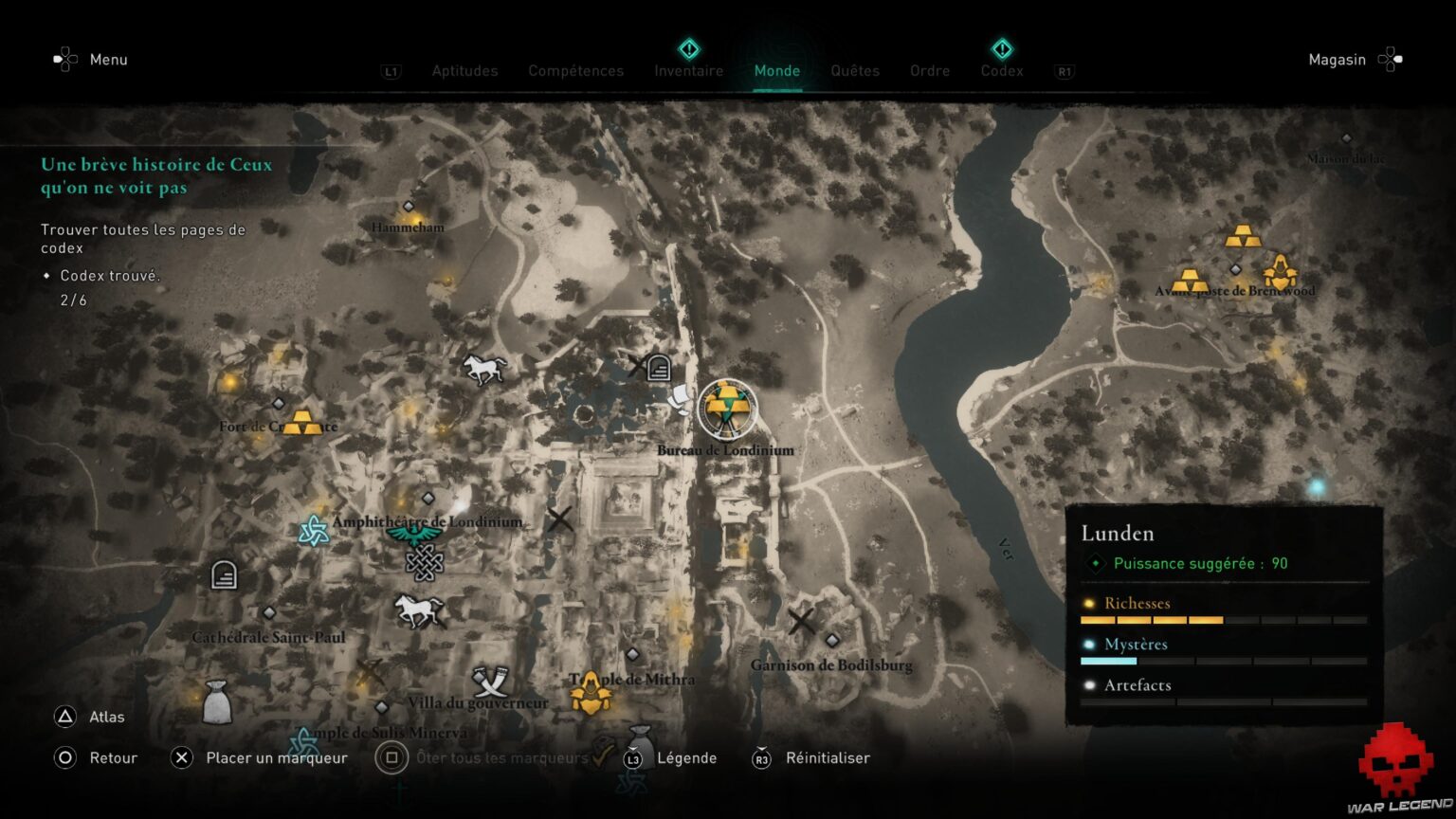Select the Monde map tab
The width and height of the screenshot is (1456, 819).
tap(776, 71)
